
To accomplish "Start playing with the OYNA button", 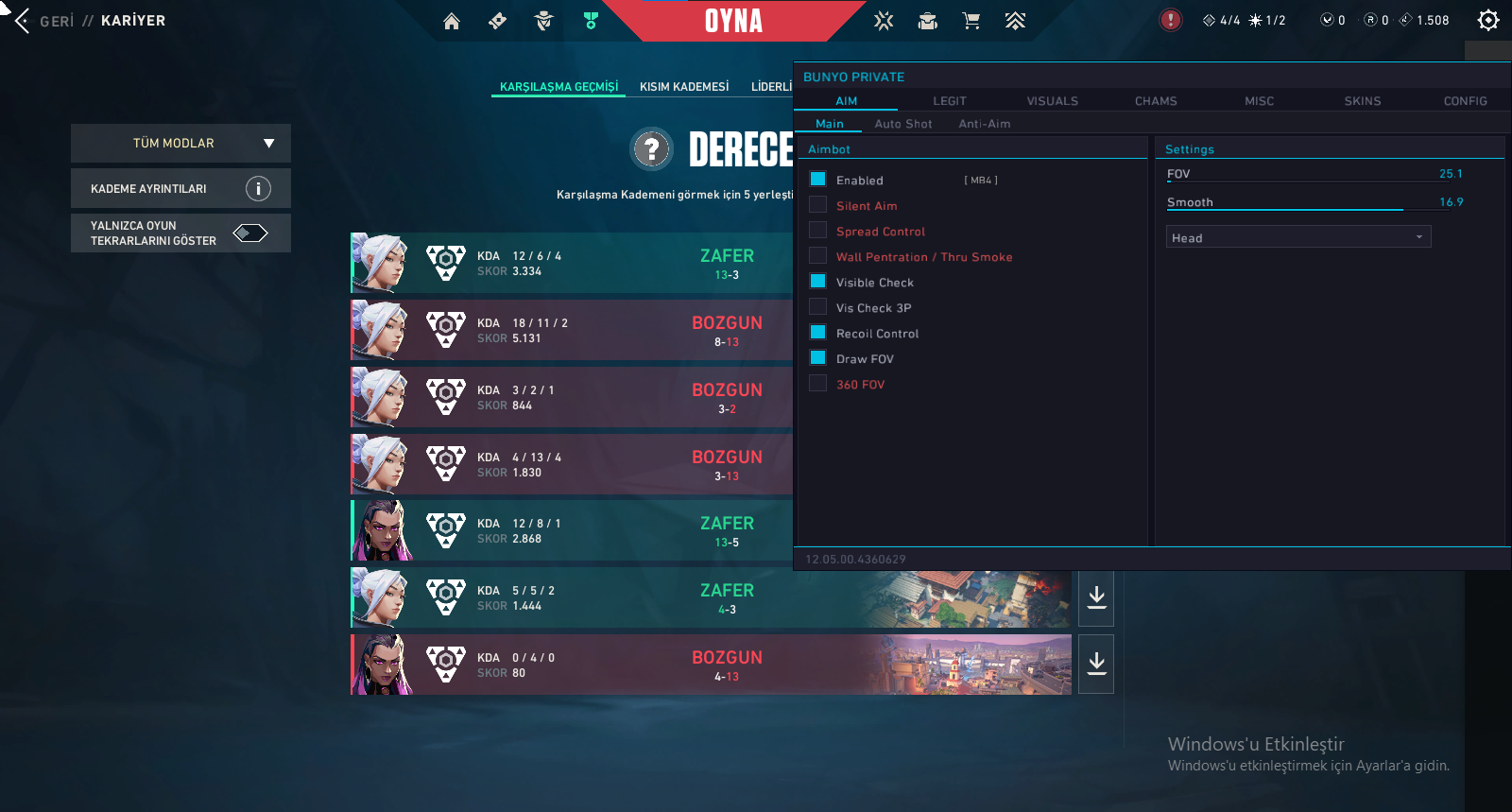I will (733, 21).
